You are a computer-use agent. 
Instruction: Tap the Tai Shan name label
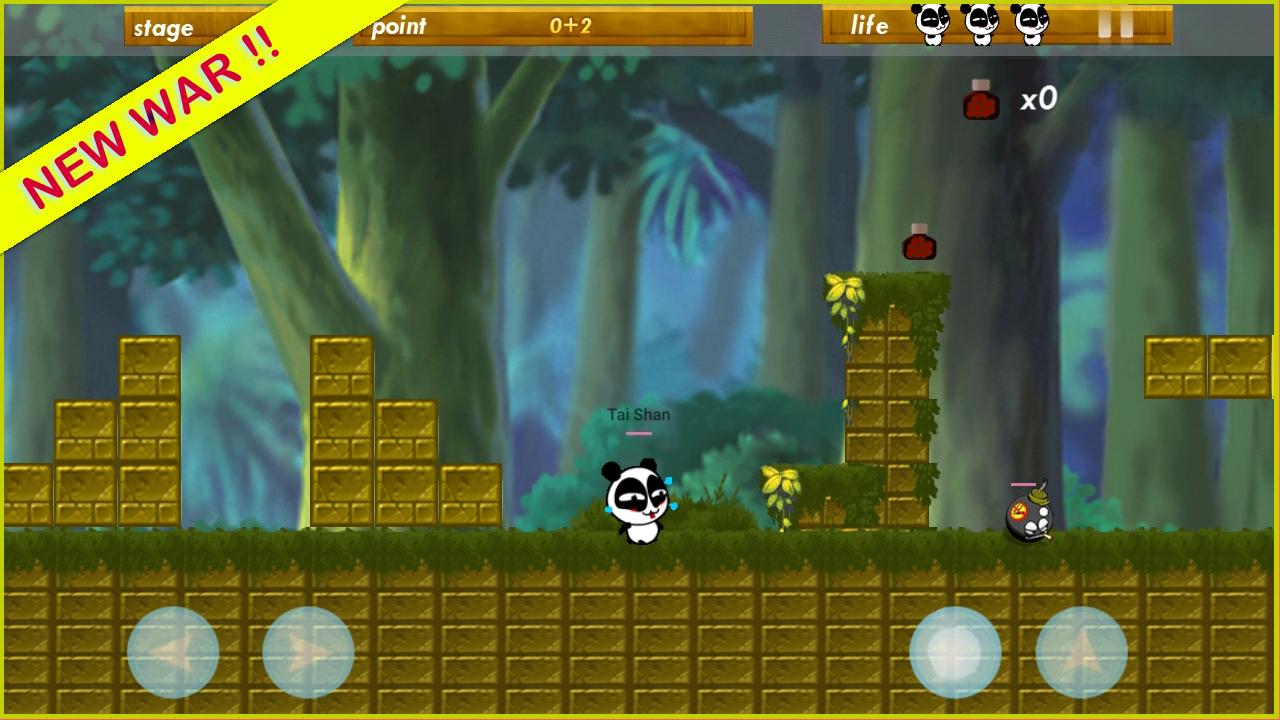640,414
